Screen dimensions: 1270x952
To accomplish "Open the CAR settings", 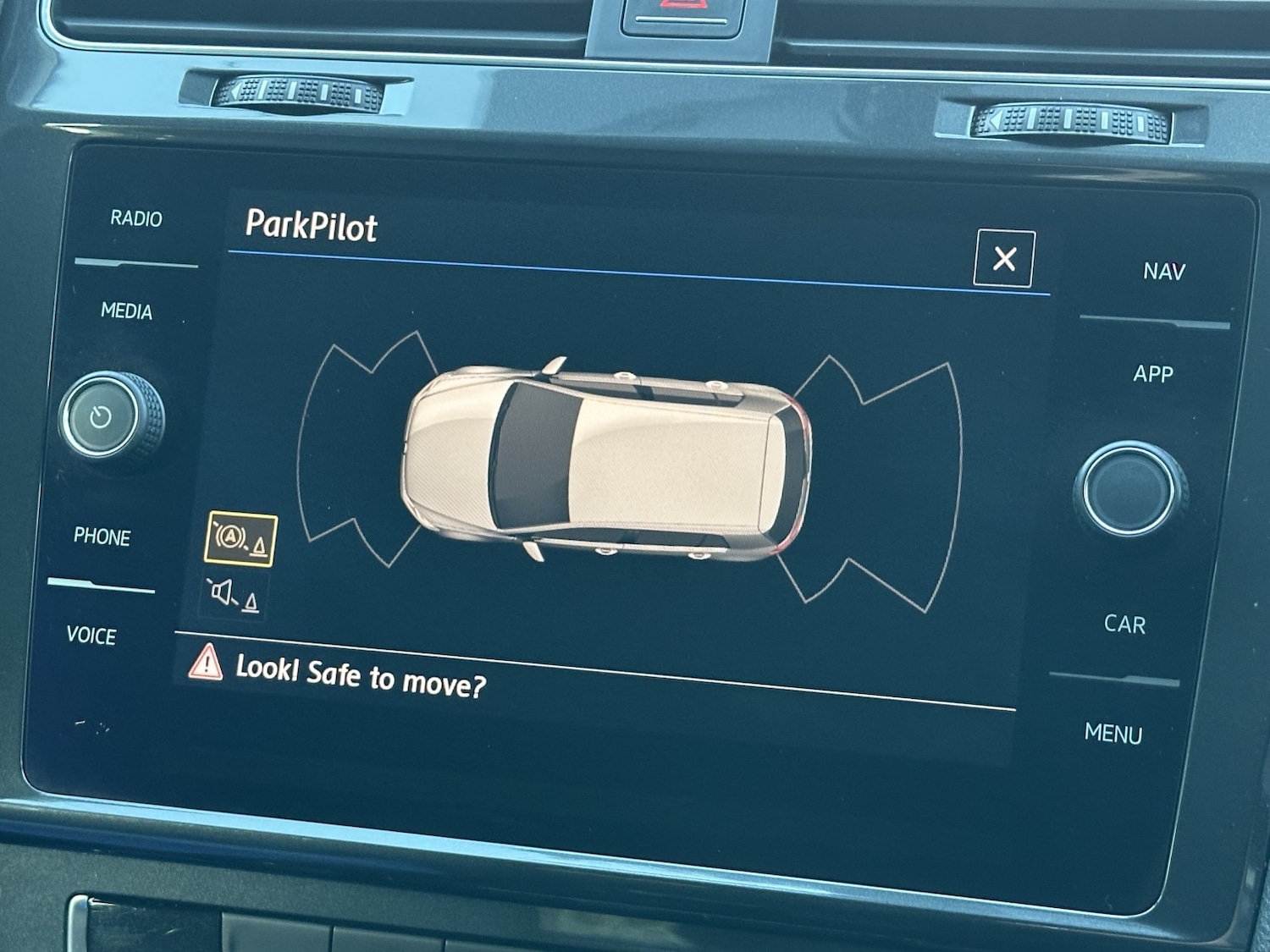I will tap(1124, 625).
